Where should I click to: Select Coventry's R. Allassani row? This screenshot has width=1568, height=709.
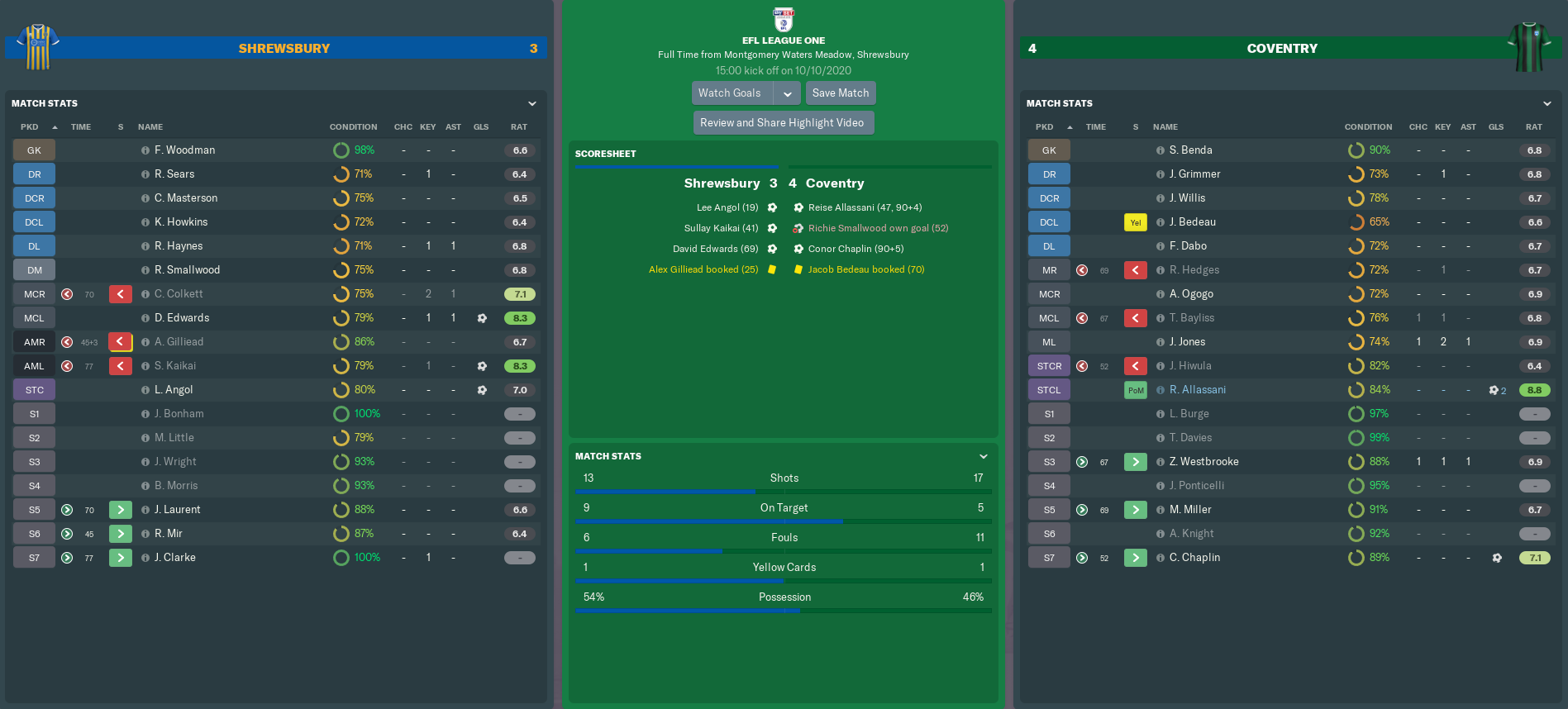click(1197, 390)
